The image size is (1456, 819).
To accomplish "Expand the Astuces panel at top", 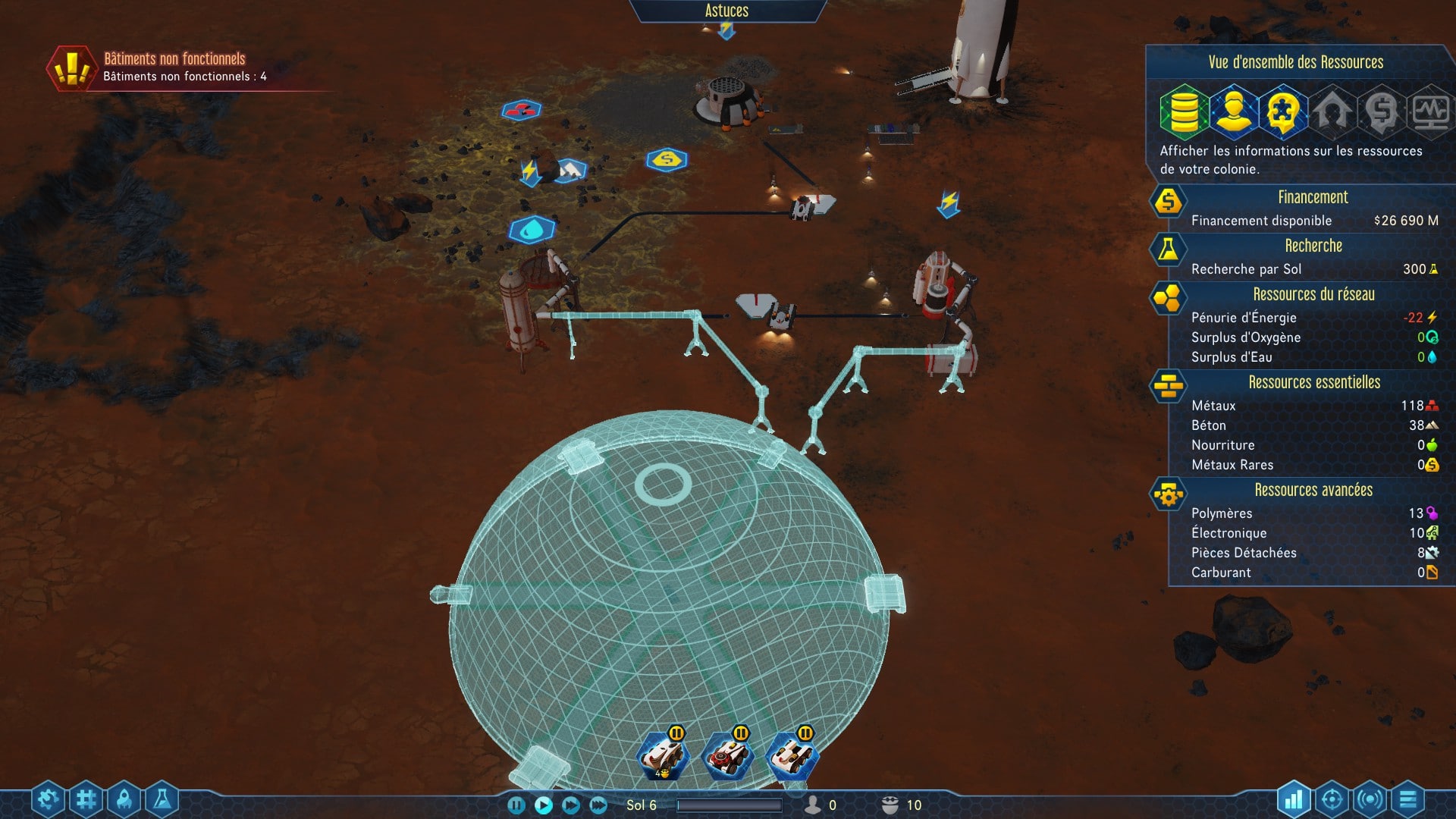I will (x=726, y=11).
